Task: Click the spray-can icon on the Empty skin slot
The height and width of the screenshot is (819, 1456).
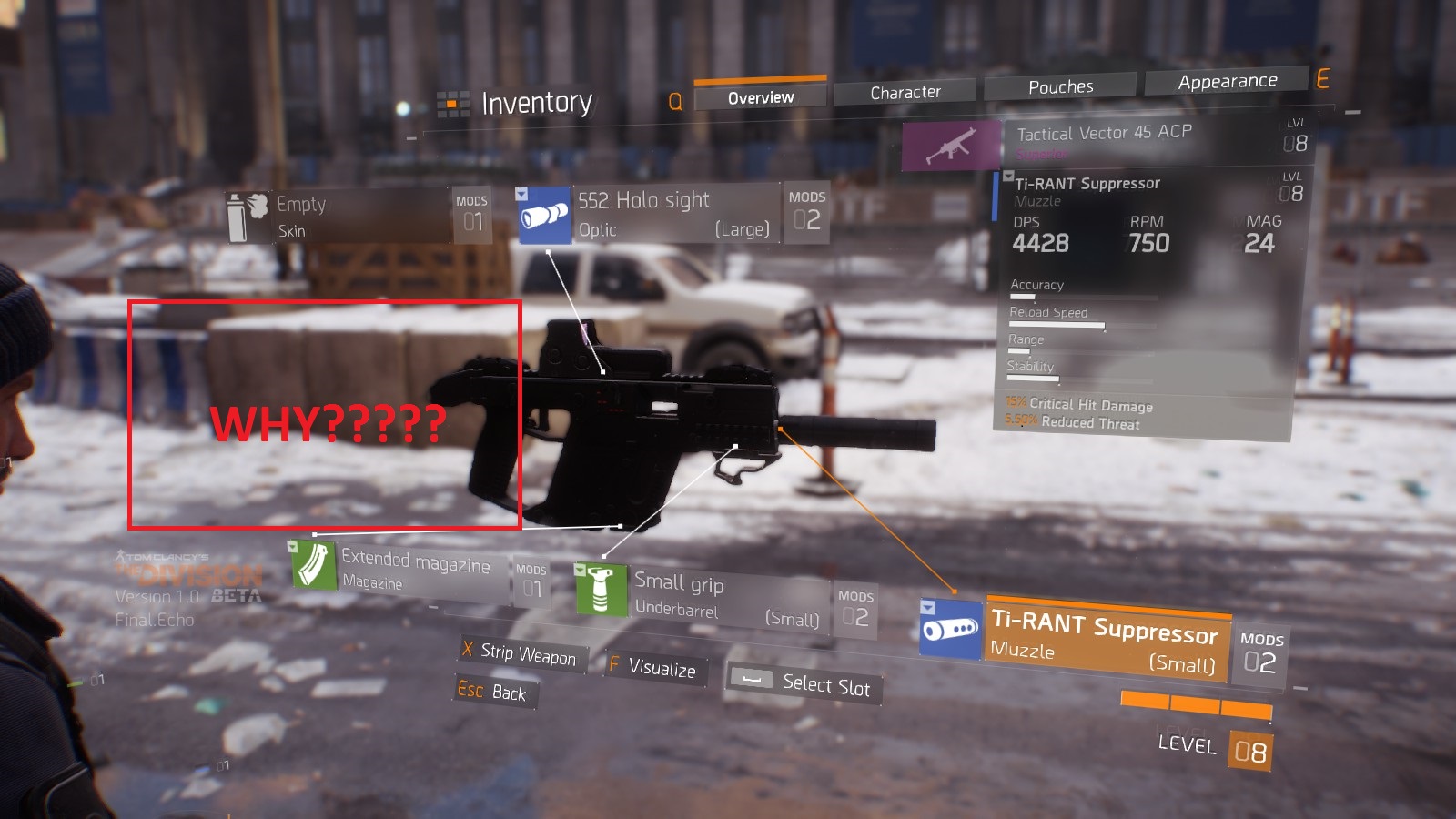Action: click(x=248, y=216)
